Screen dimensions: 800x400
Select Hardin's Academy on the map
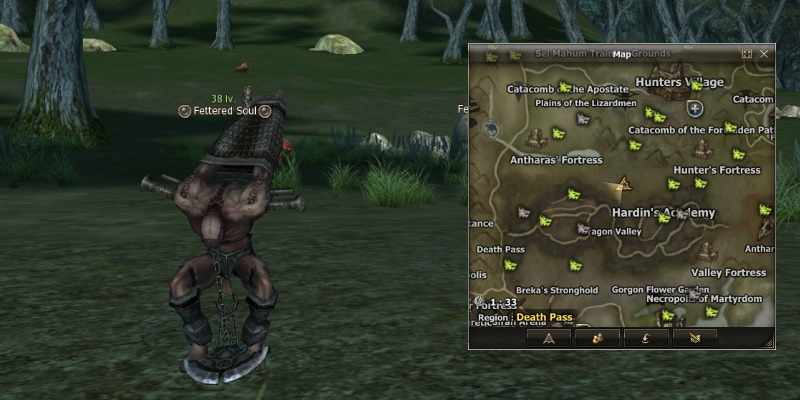tap(663, 213)
